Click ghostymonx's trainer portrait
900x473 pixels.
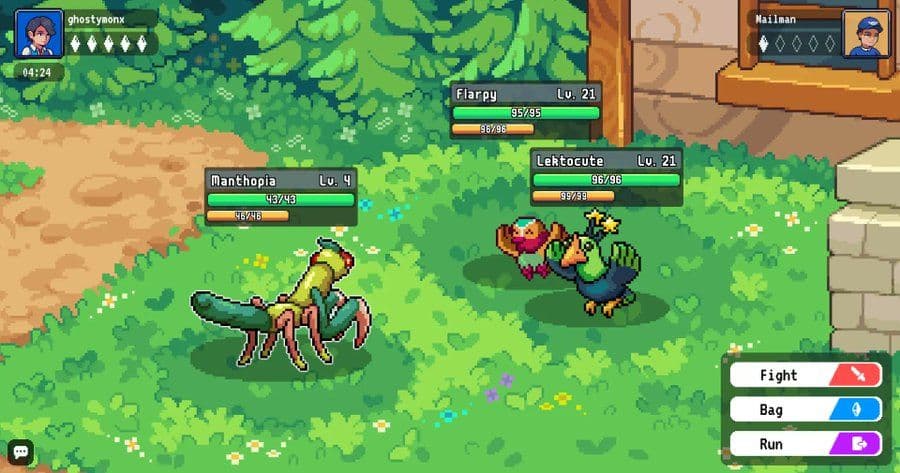tap(32, 33)
